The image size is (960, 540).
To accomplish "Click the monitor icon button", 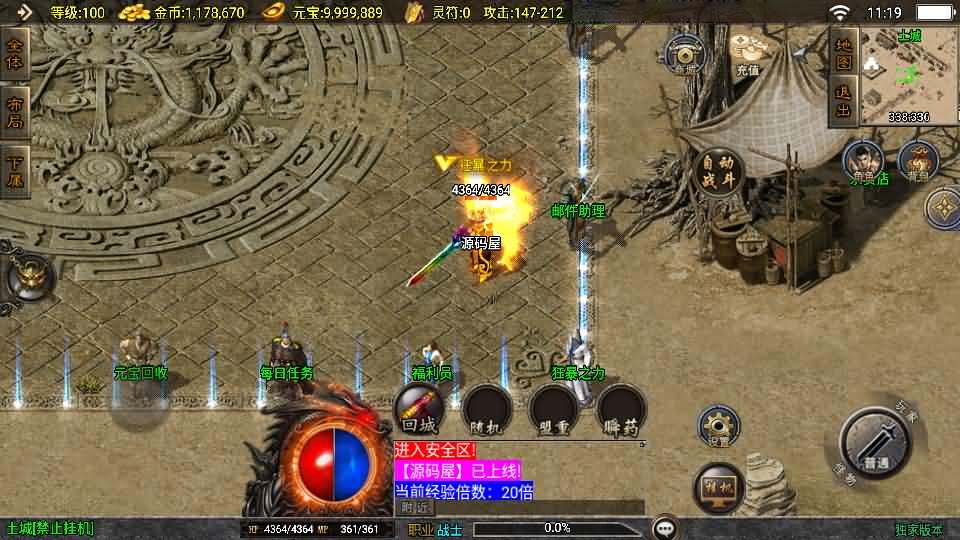I will click(718, 485).
